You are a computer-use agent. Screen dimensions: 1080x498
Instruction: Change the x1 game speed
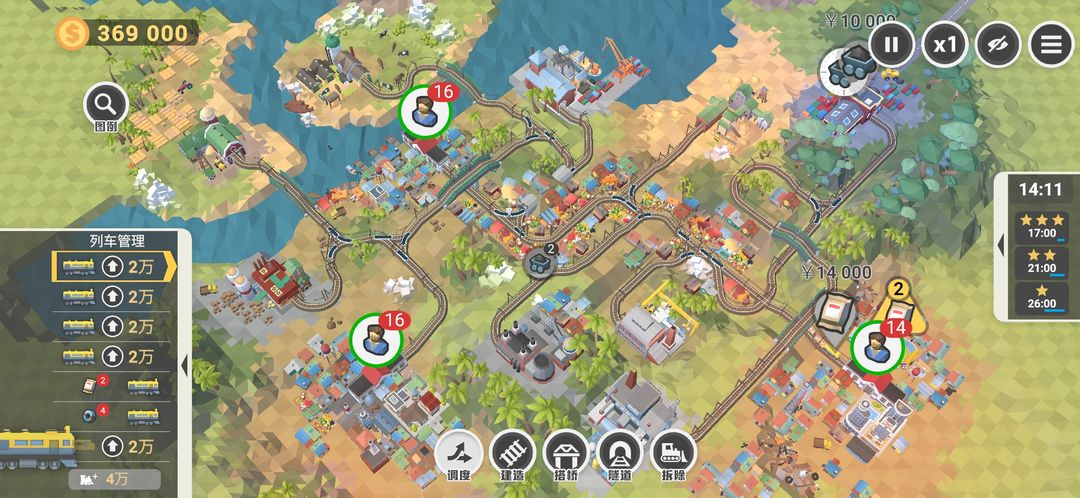tap(945, 44)
